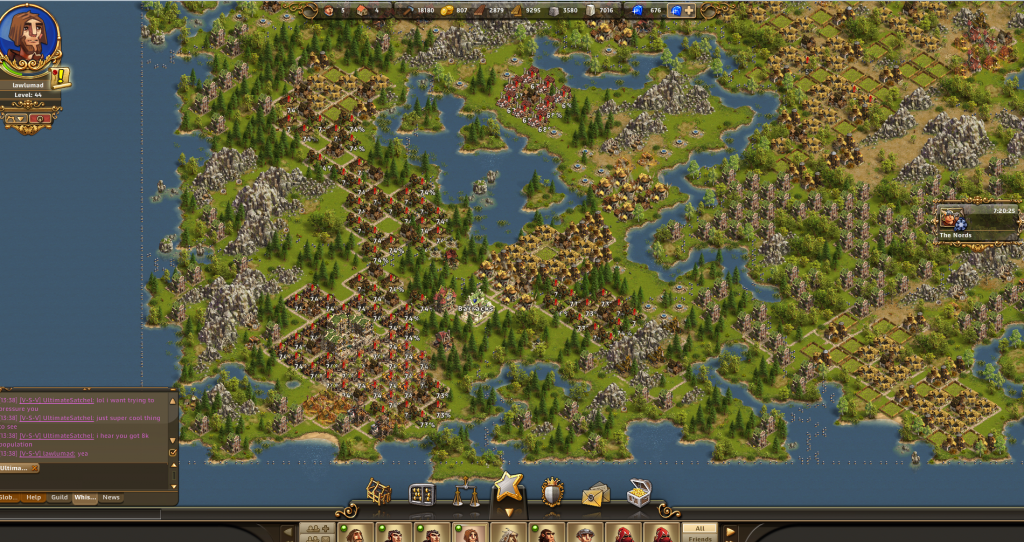This screenshot has height=542, width=1024.
Task: Open the merchant treasure chest shop
Action: point(639,493)
